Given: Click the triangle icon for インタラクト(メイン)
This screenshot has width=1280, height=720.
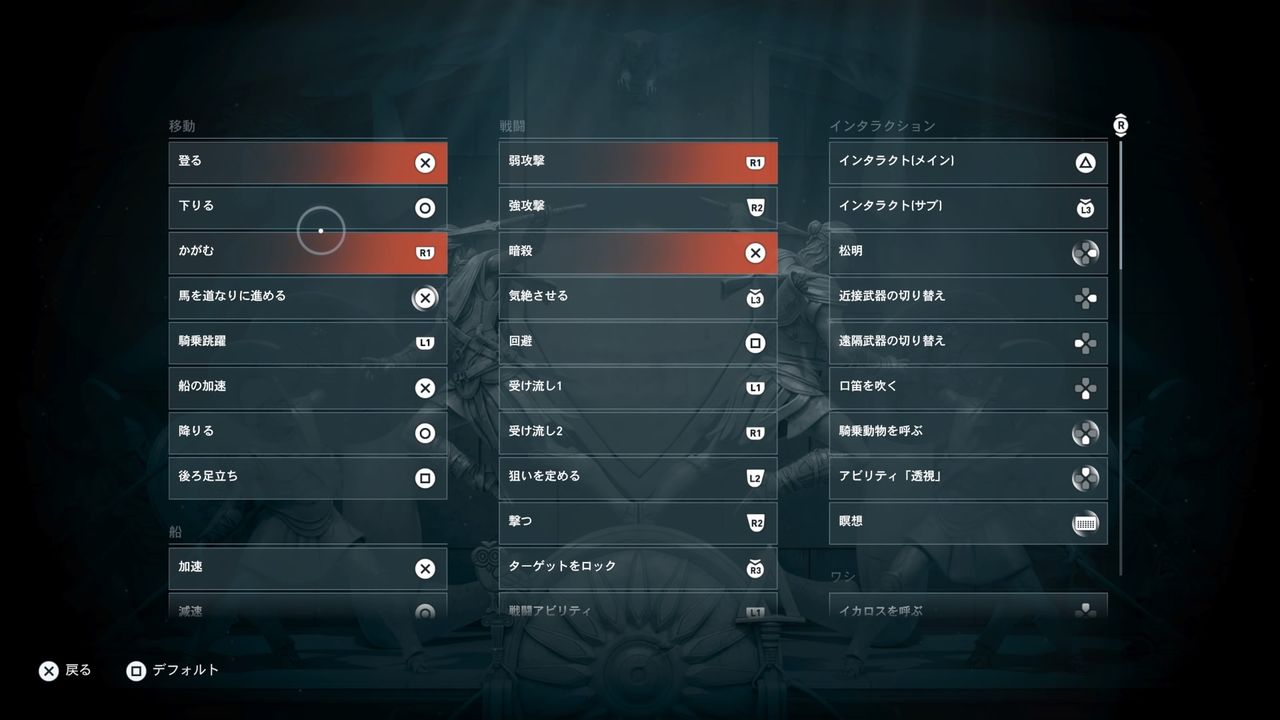Looking at the screenshot, I should click(1086, 162).
